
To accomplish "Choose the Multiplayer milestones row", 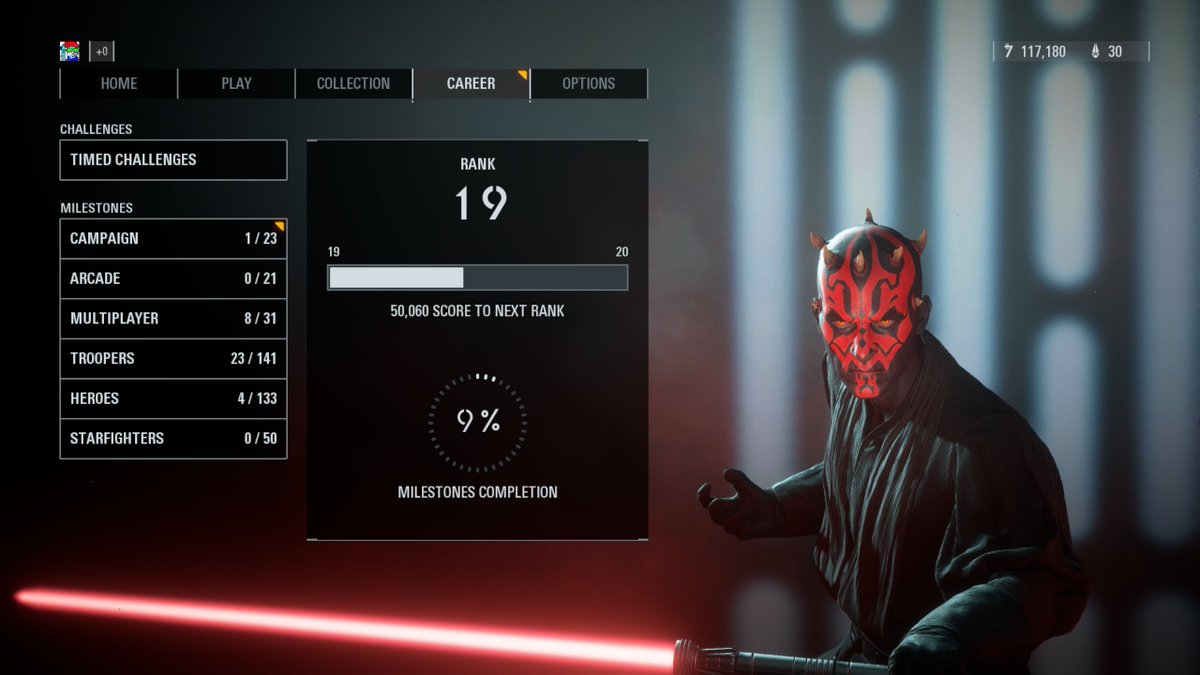I will point(173,319).
